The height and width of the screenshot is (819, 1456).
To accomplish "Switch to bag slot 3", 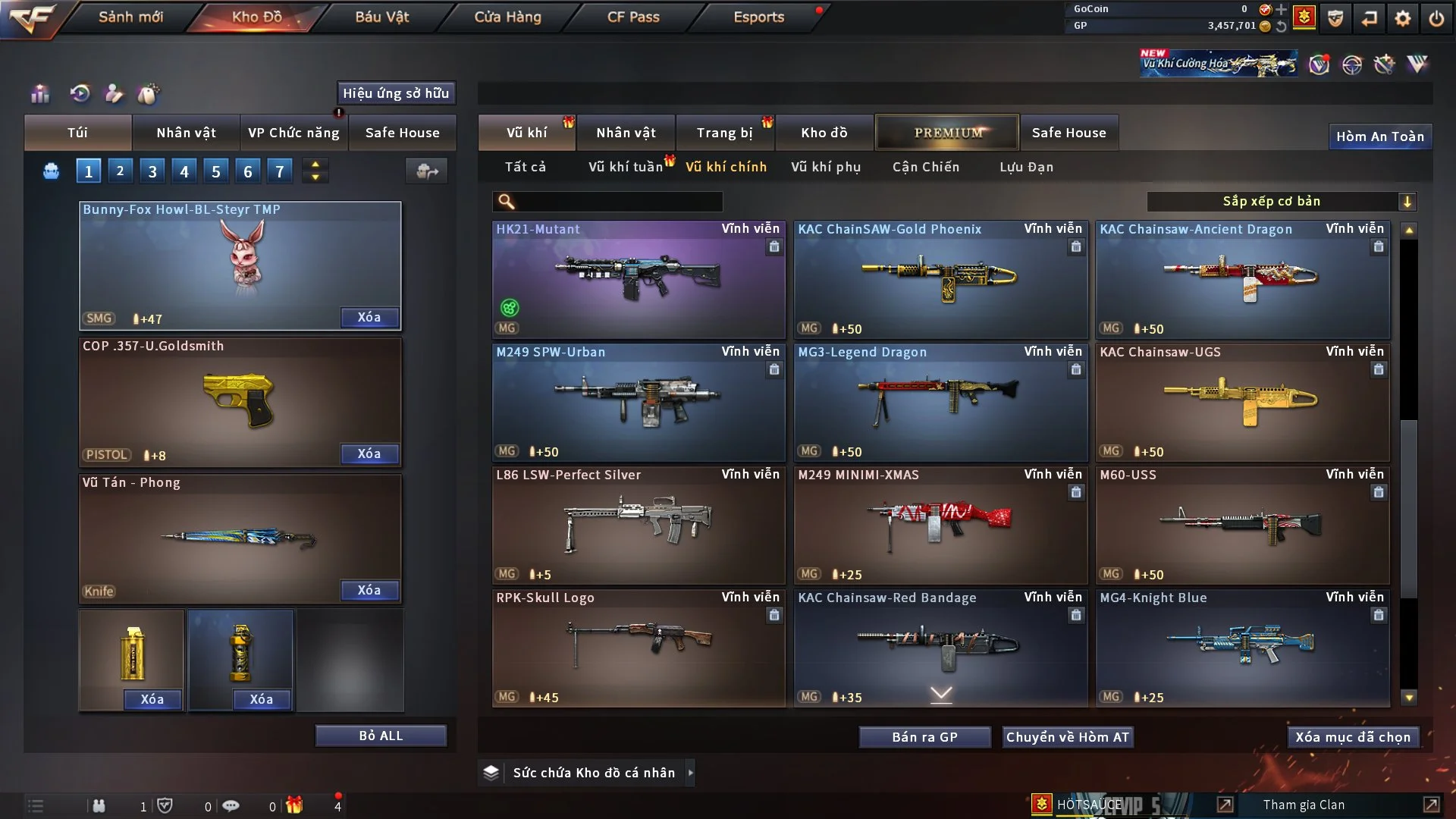I will pyautogui.click(x=152, y=171).
